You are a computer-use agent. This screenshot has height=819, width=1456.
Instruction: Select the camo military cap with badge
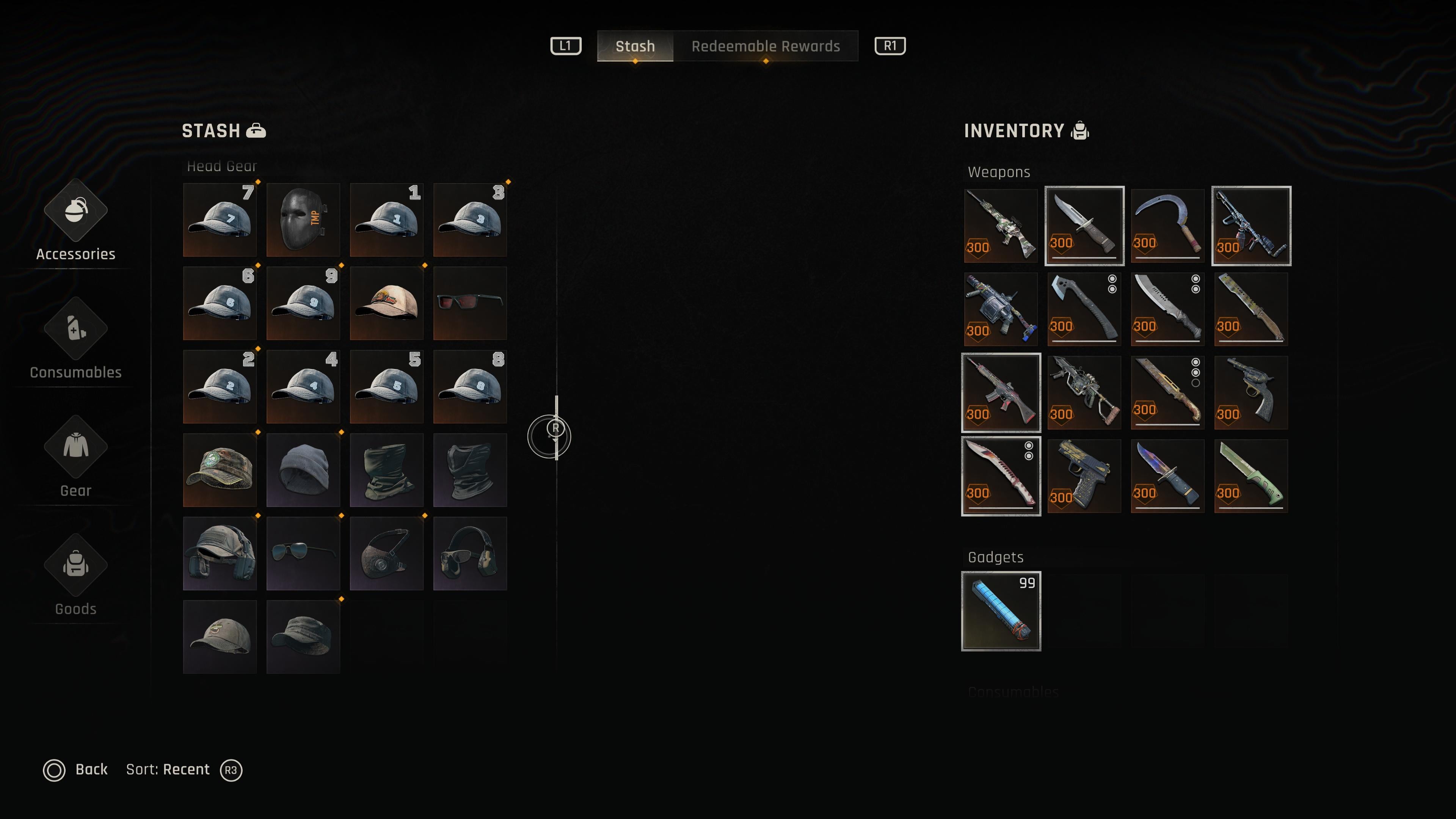[x=220, y=470]
